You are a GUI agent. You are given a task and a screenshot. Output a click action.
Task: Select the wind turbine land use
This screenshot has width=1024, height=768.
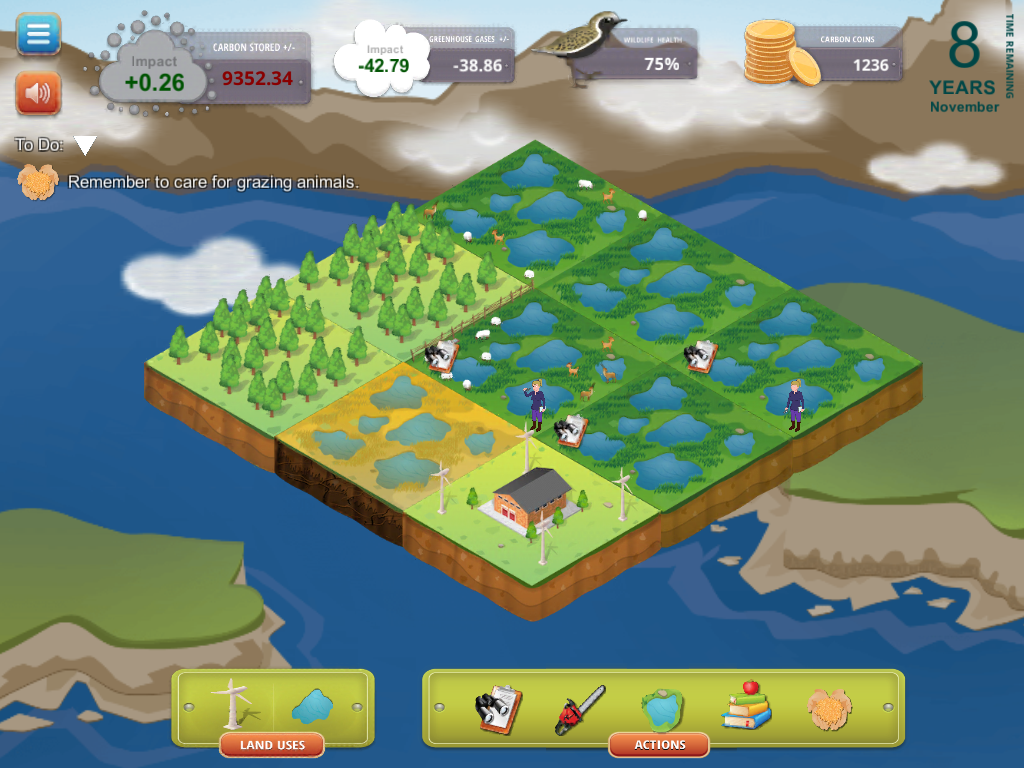[x=232, y=704]
